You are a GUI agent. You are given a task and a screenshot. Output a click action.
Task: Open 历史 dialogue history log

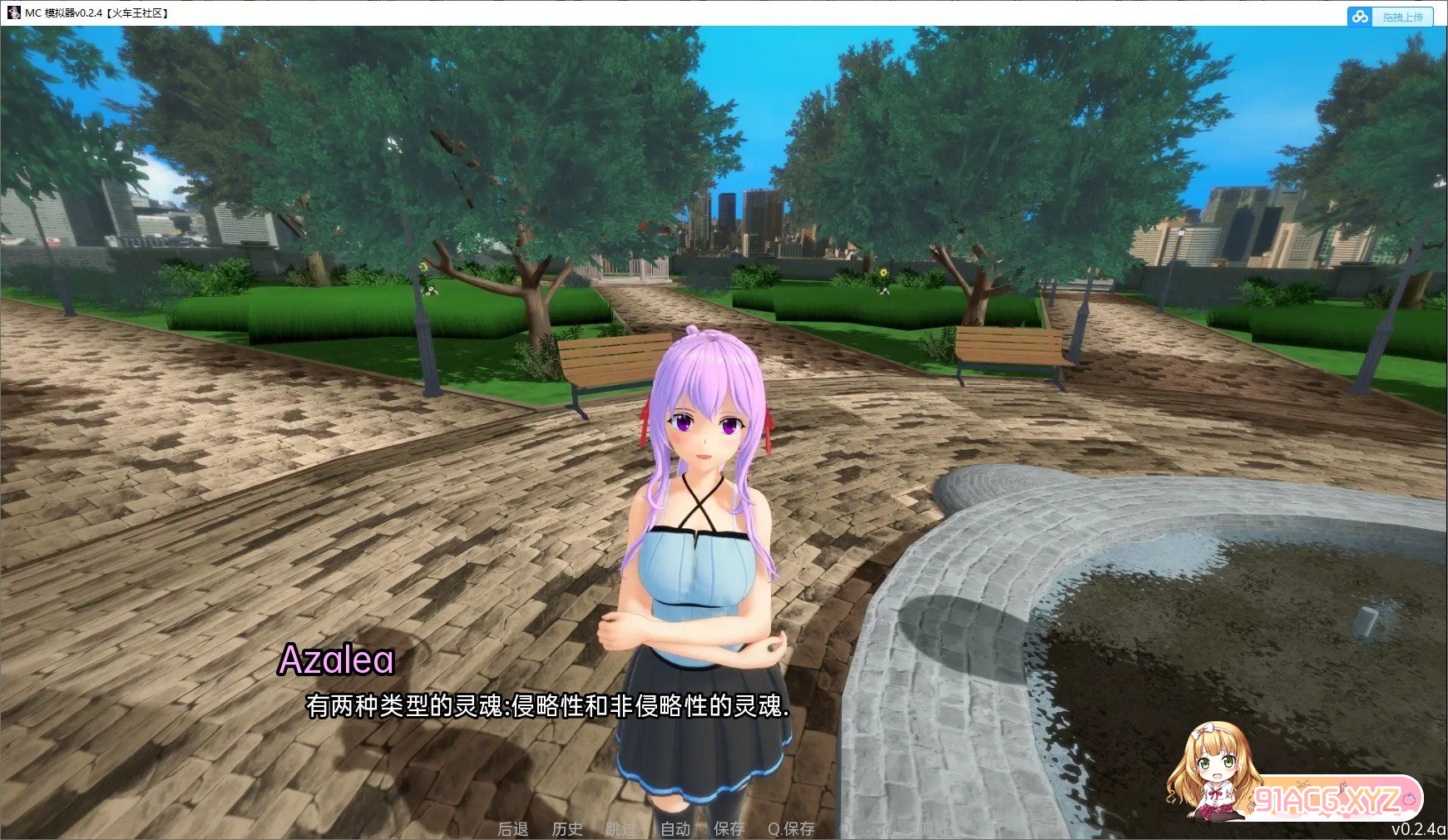click(568, 829)
